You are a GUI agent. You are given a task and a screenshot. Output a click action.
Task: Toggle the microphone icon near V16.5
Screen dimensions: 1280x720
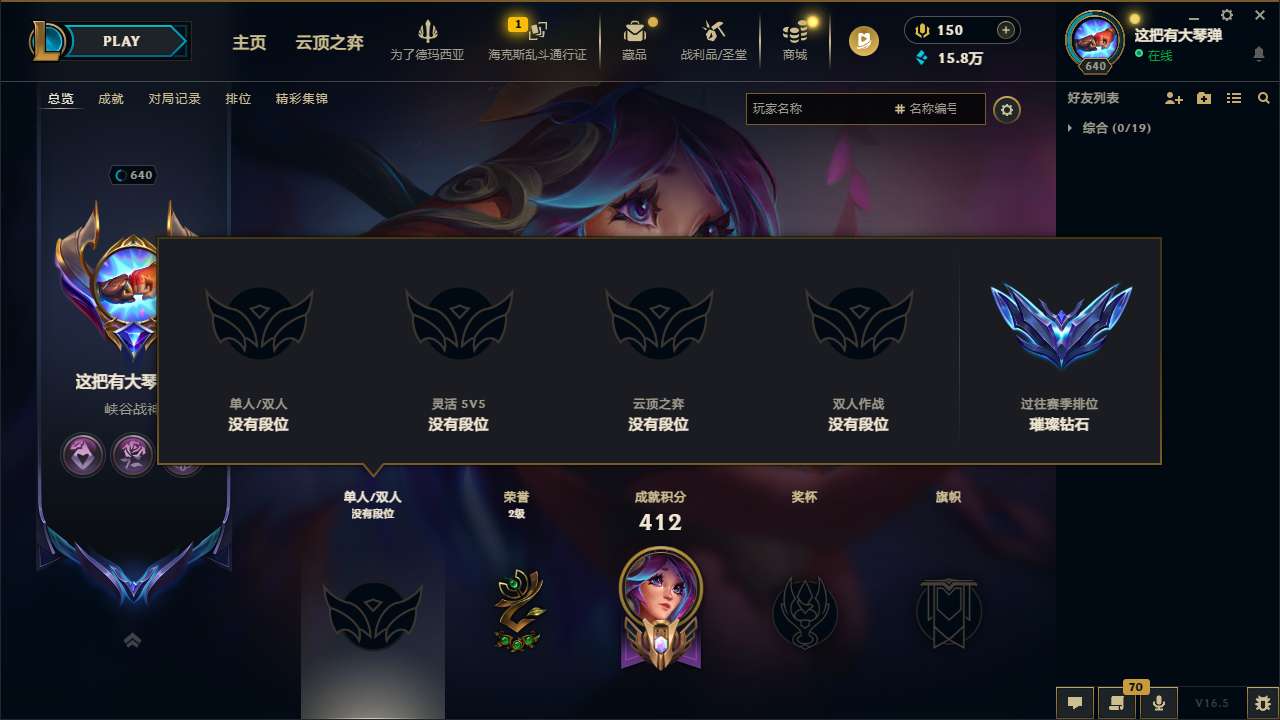click(1159, 701)
